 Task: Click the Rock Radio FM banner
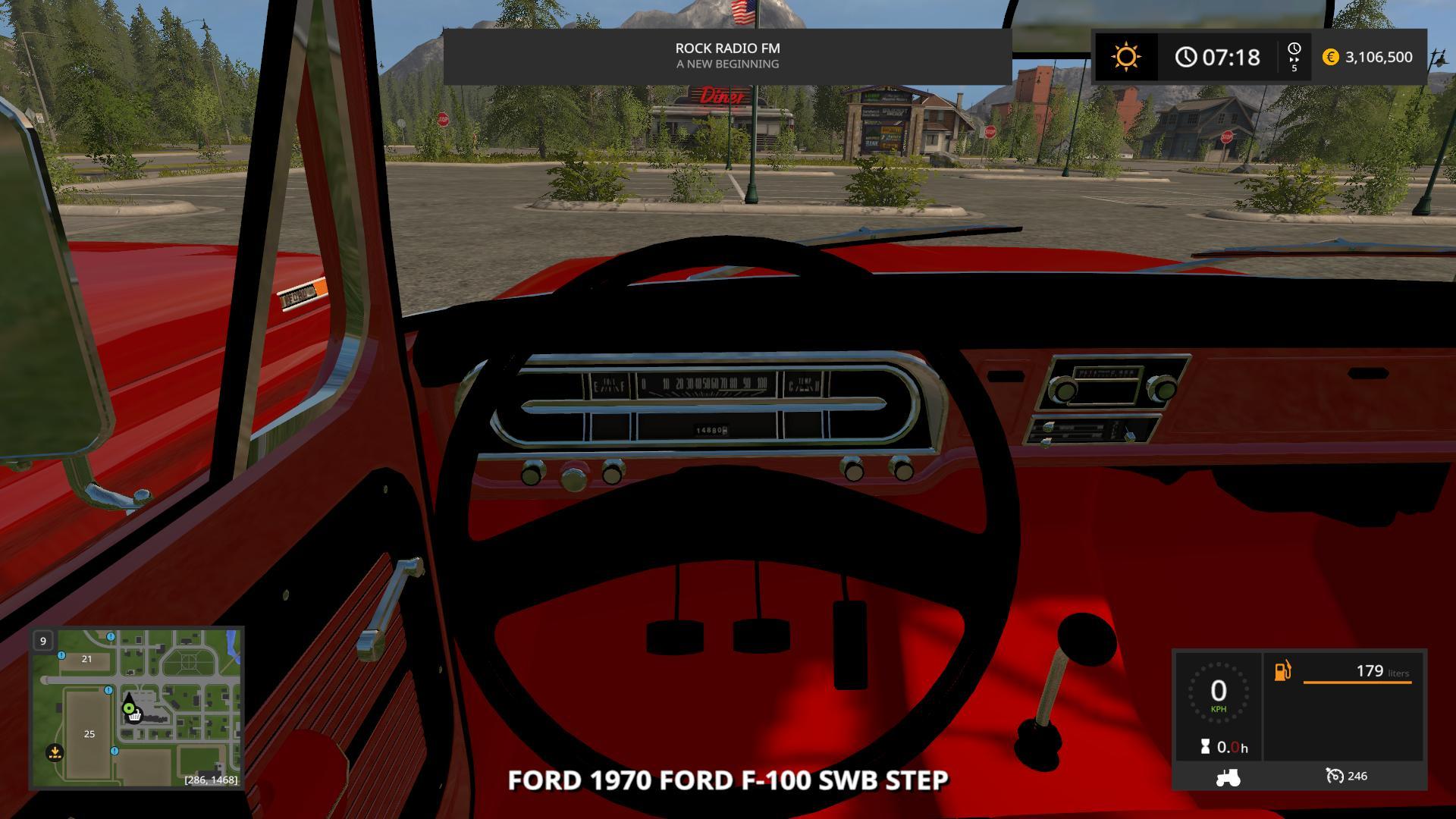click(727, 56)
